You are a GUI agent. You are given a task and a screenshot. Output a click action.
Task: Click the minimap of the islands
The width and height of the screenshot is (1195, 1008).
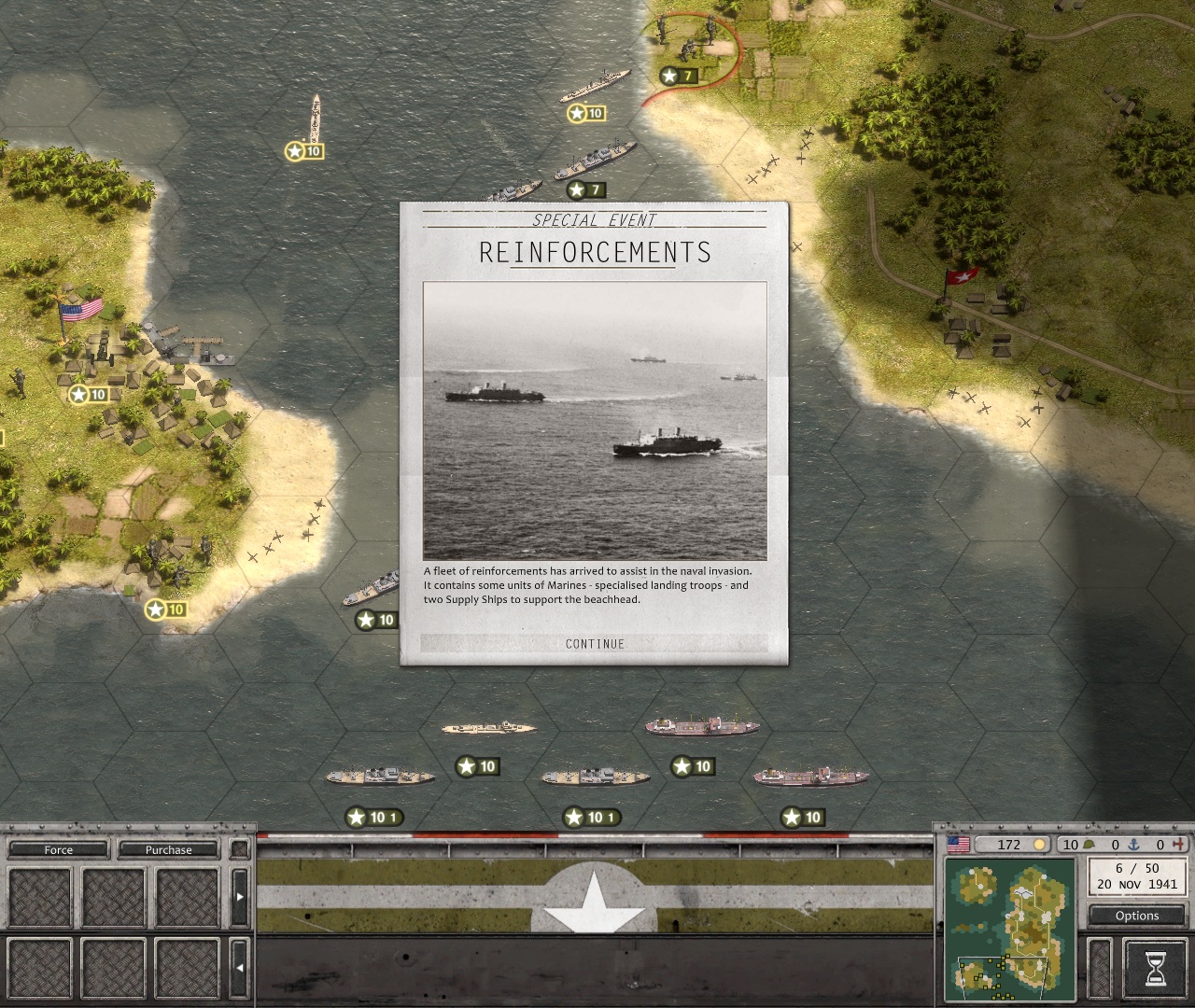[x=1010, y=929]
